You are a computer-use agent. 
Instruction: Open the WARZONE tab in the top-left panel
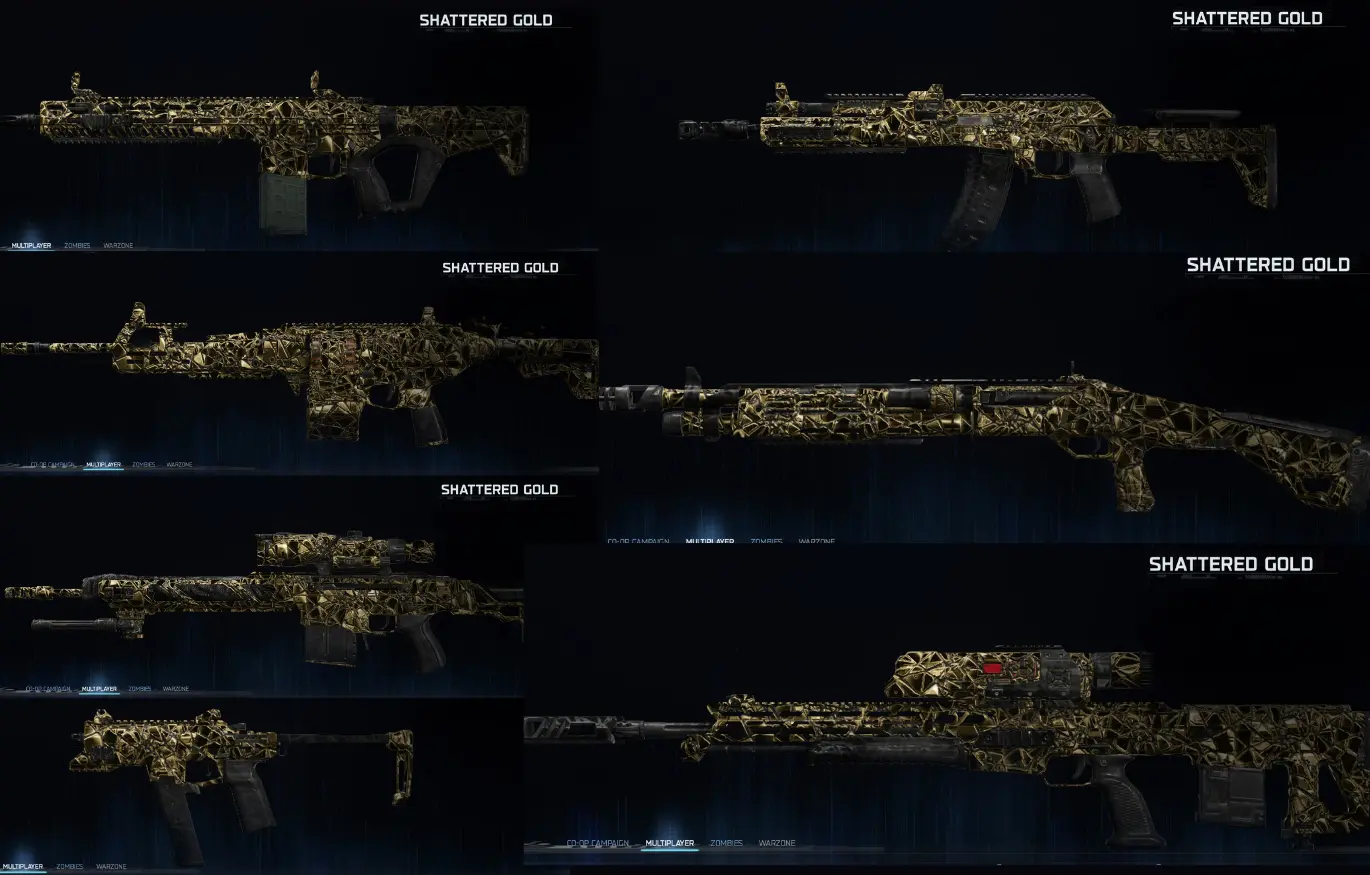120,244
